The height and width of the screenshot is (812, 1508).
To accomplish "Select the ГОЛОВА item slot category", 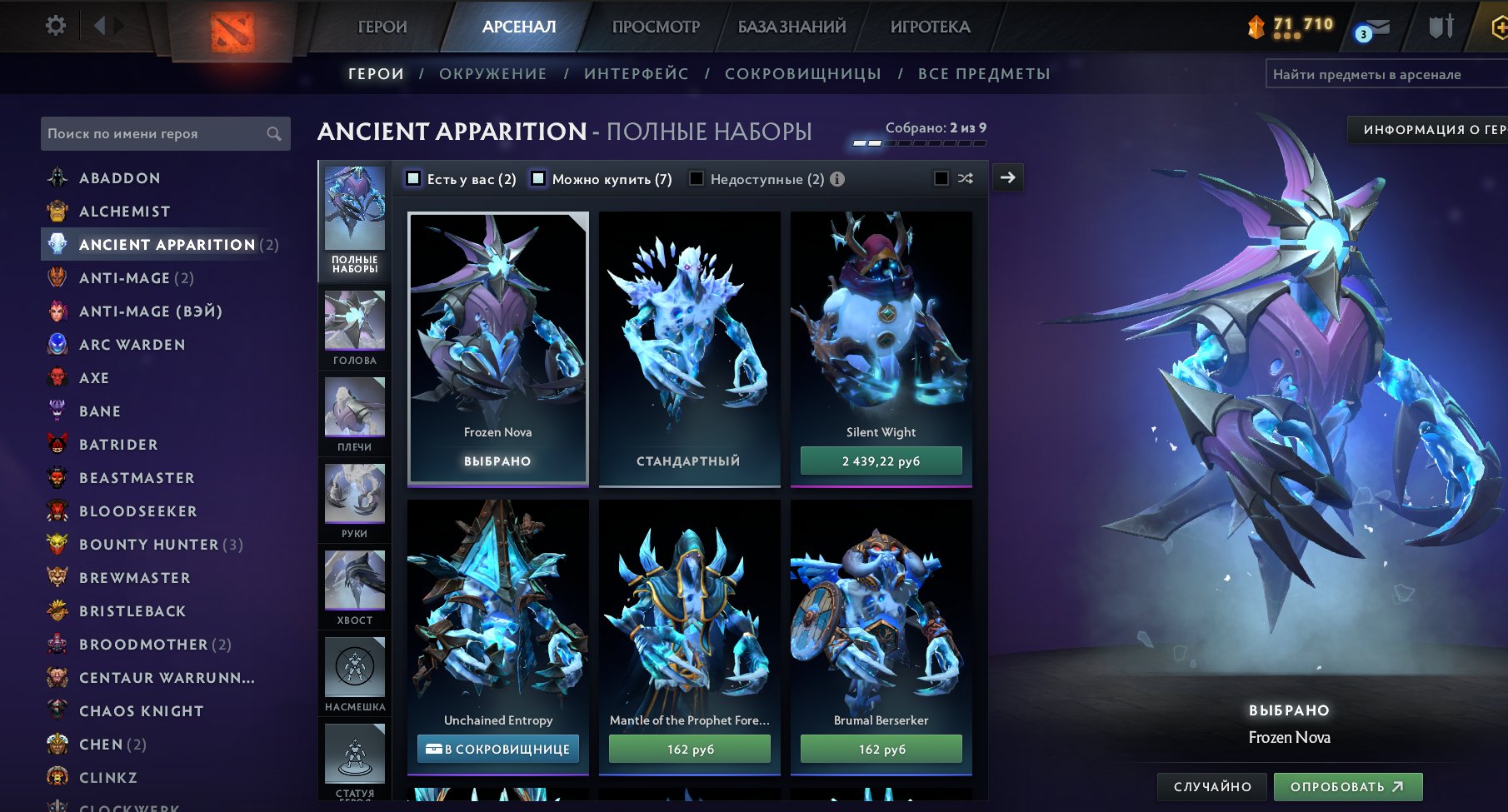I will [x=355, y=328].
